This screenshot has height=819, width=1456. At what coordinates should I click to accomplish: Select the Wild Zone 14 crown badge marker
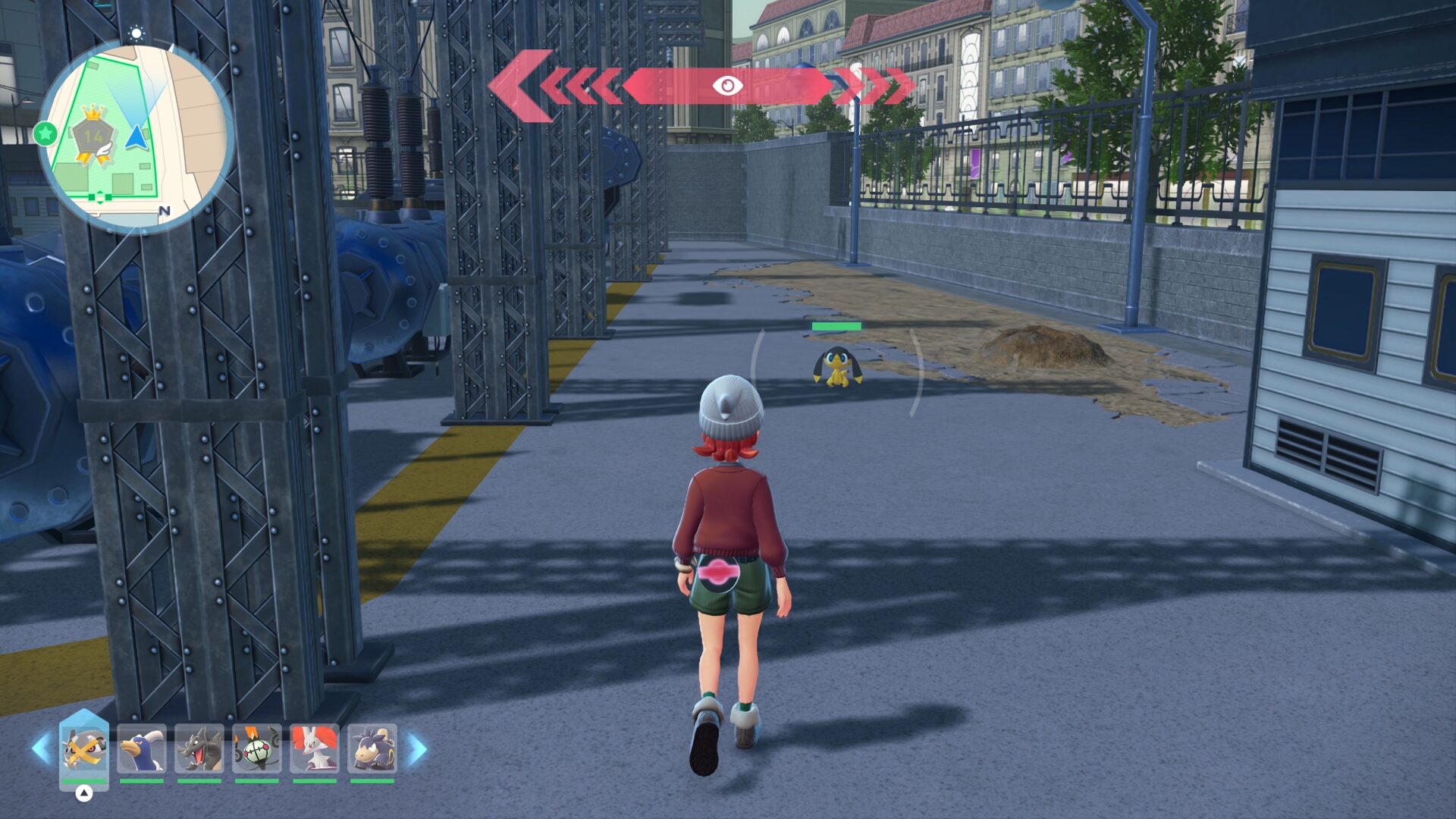pos(93,135)
